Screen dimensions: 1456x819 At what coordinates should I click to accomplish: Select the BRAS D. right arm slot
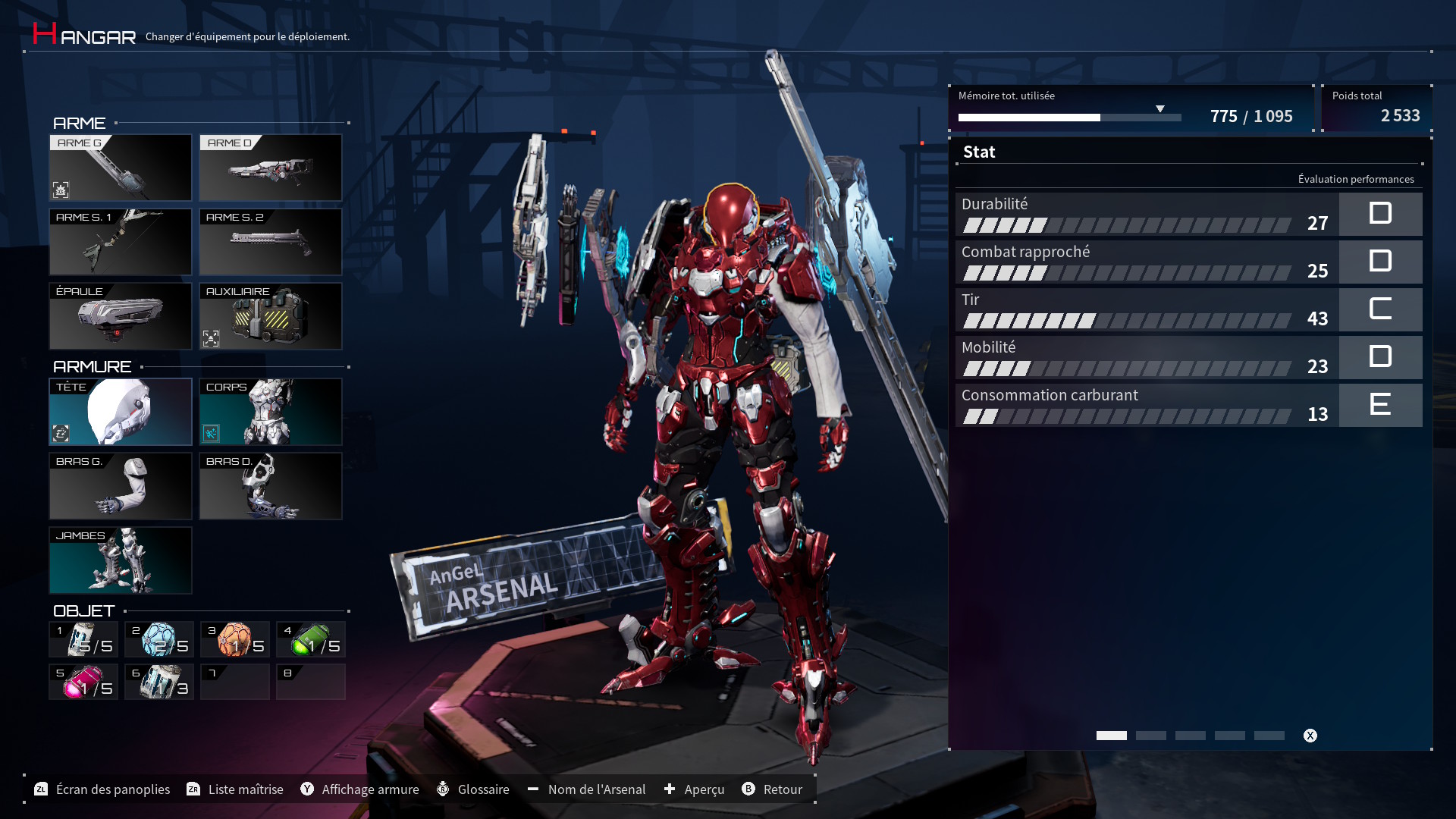tap(271, 486)
